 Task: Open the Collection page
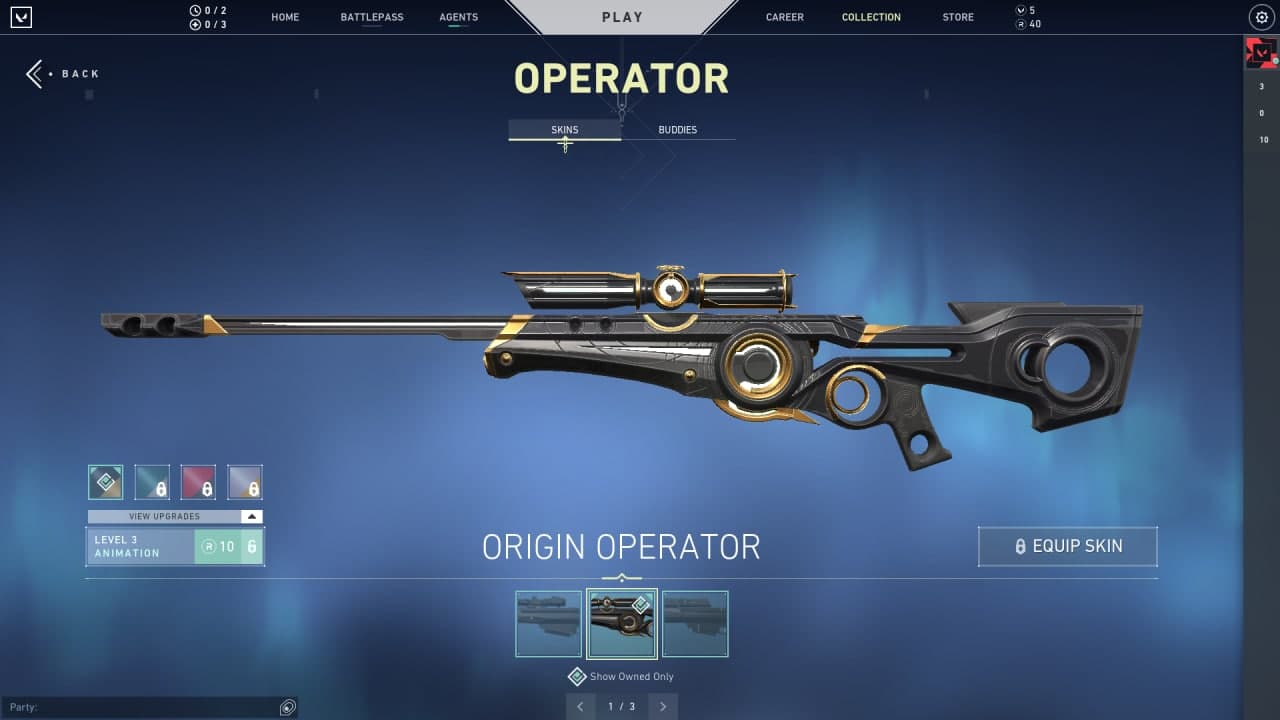[871, 17]
